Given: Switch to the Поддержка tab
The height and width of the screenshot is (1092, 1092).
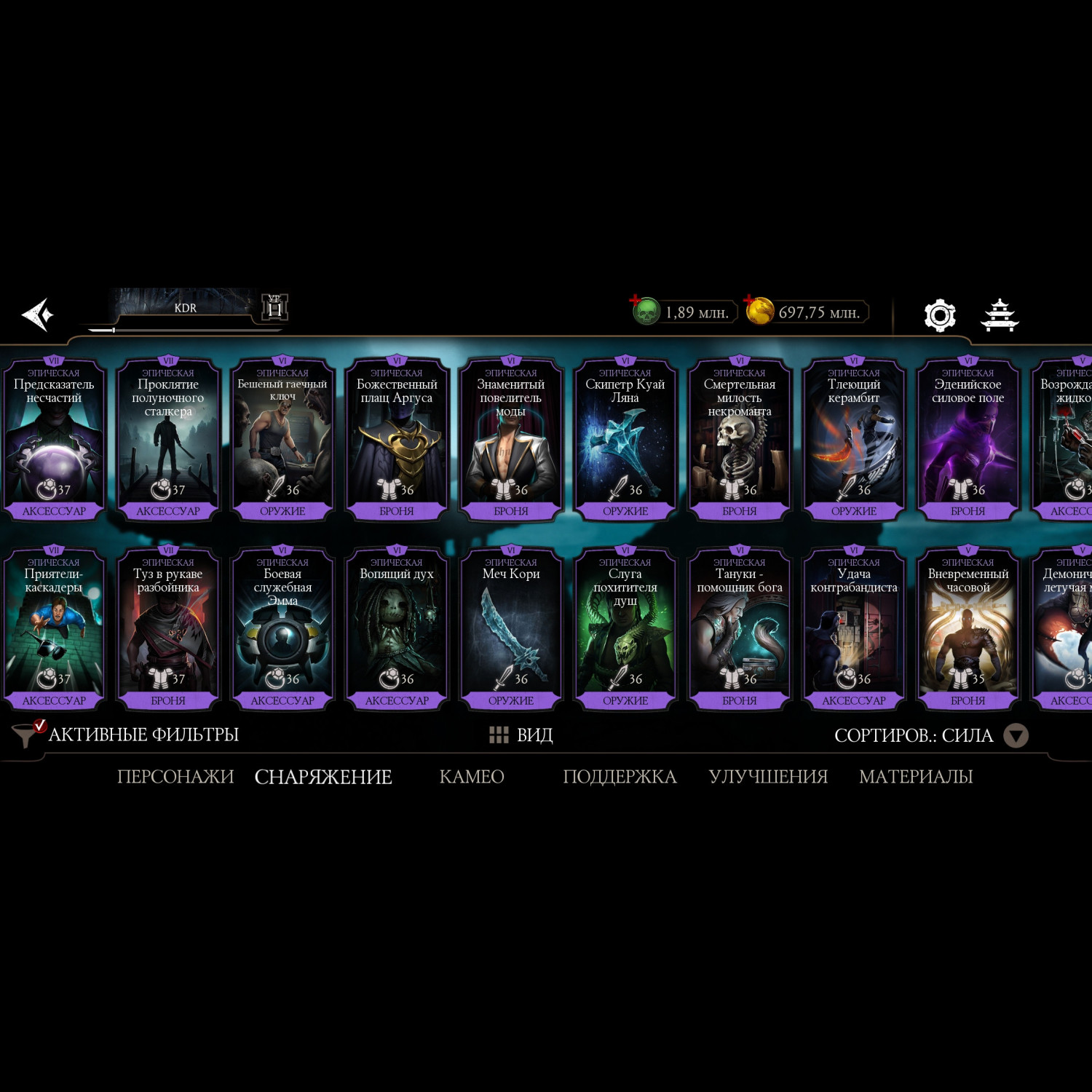Looking at the screenshot, I should point(620,777).
